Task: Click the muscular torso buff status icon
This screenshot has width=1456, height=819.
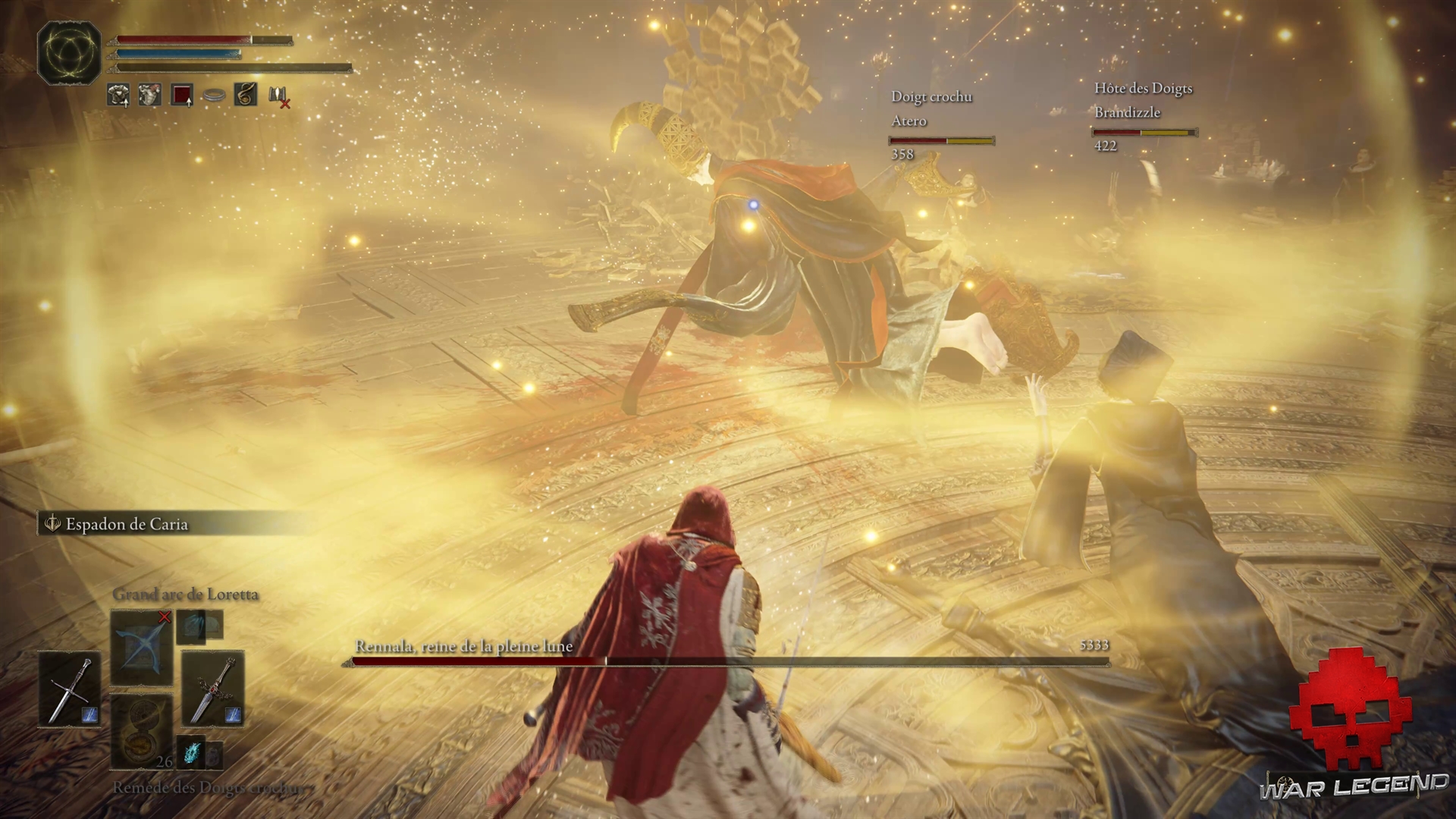Action: [x=150, y=95]
